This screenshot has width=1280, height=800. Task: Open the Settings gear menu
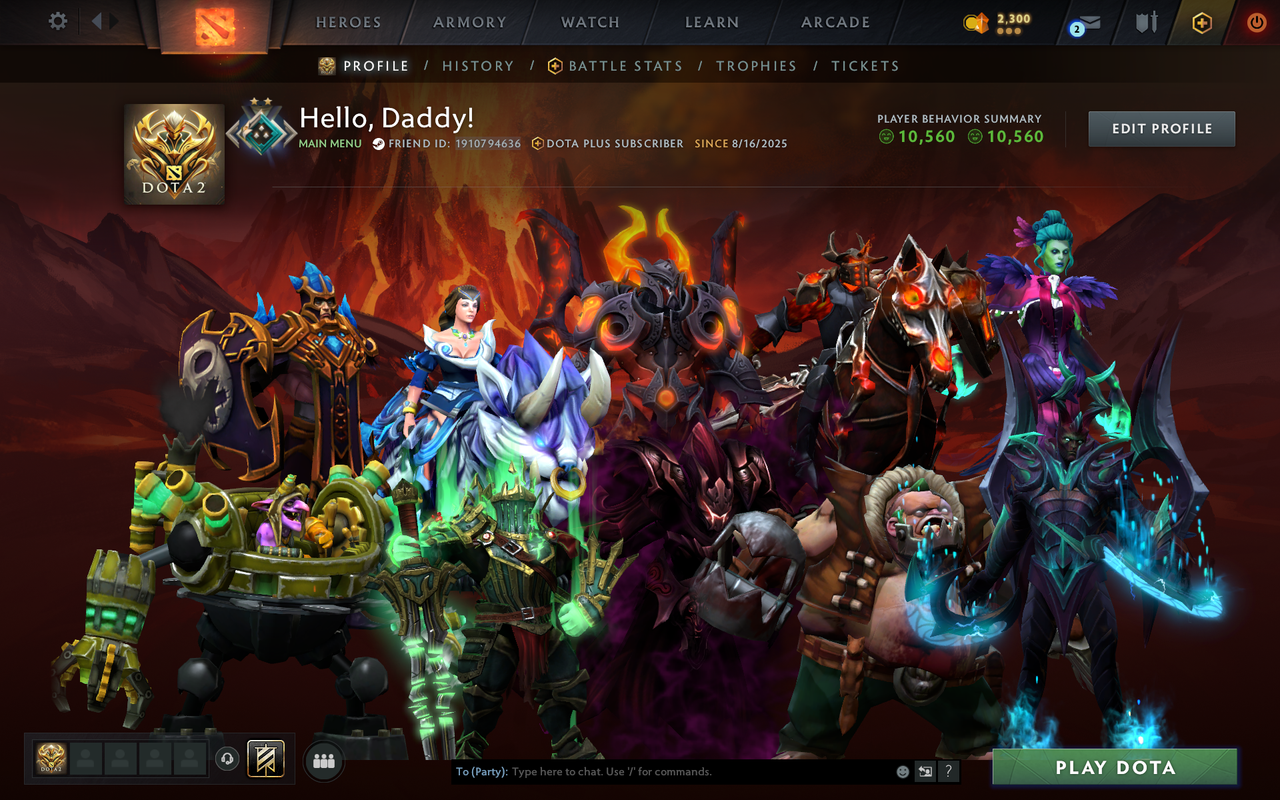(x=57, y=21)
